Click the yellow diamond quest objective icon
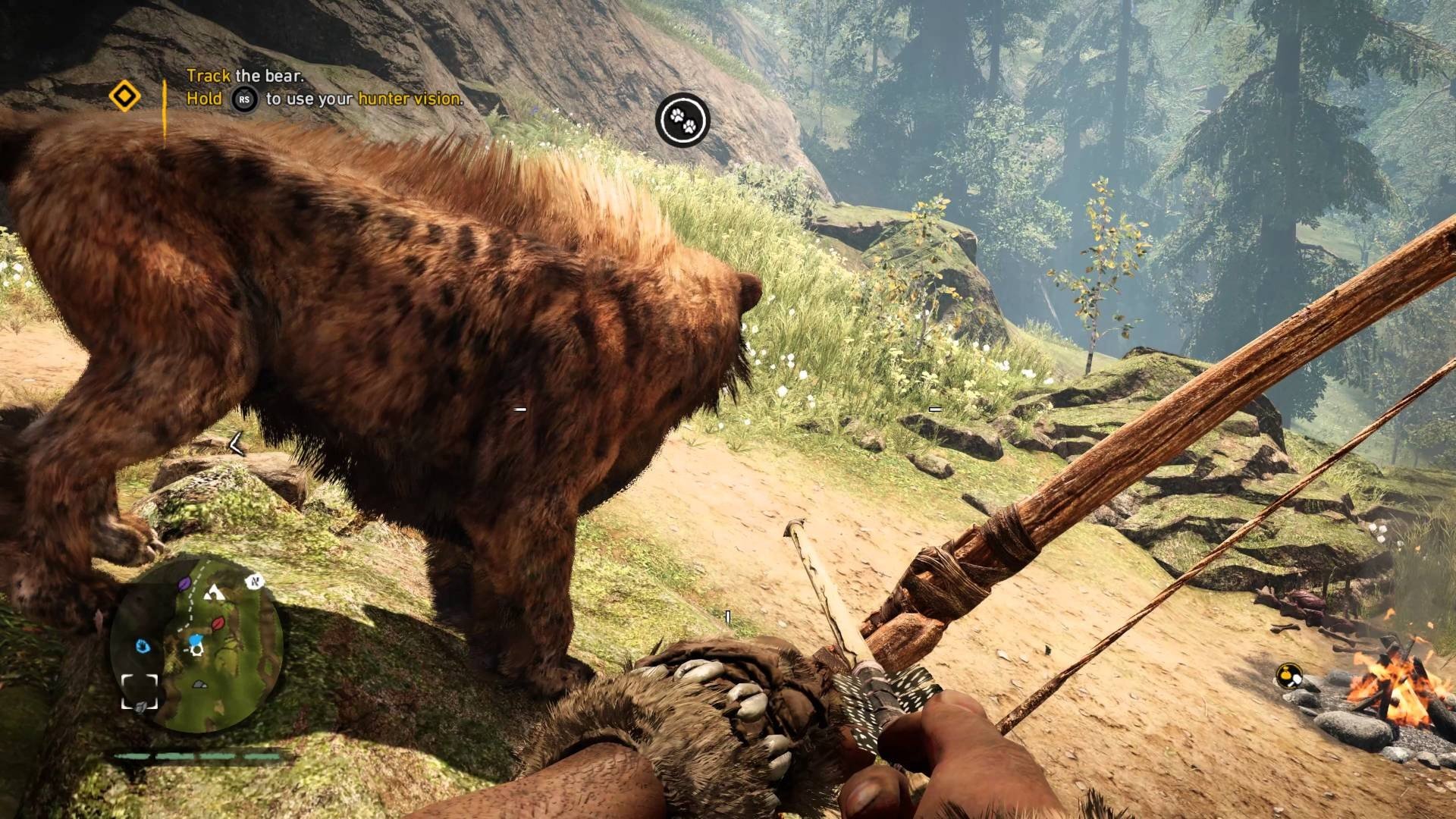 [x=124, y=97]
